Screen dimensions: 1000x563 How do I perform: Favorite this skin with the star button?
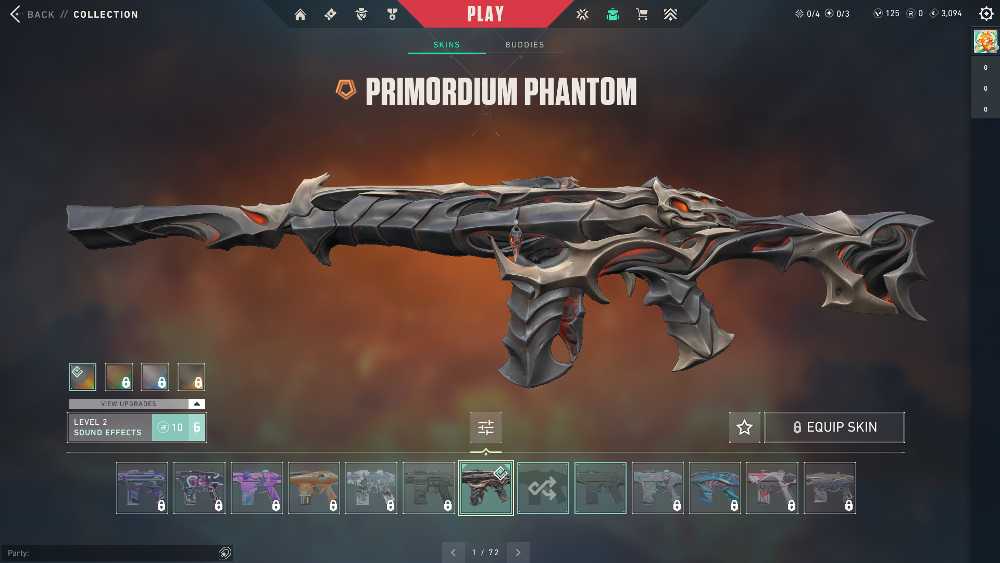pos(744,427)
